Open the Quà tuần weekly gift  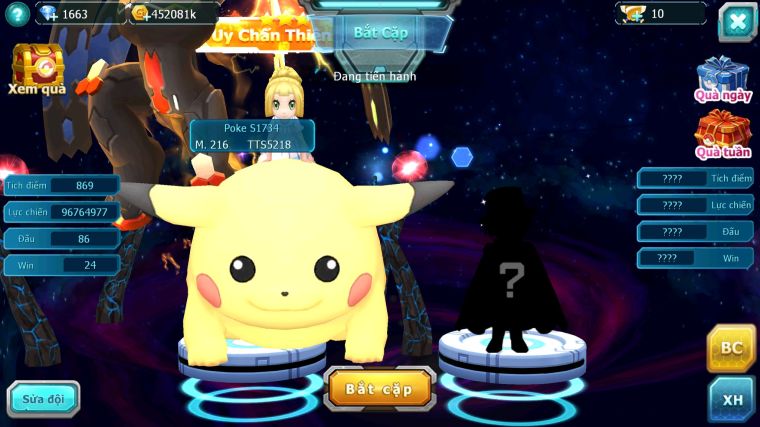point(722,134)
